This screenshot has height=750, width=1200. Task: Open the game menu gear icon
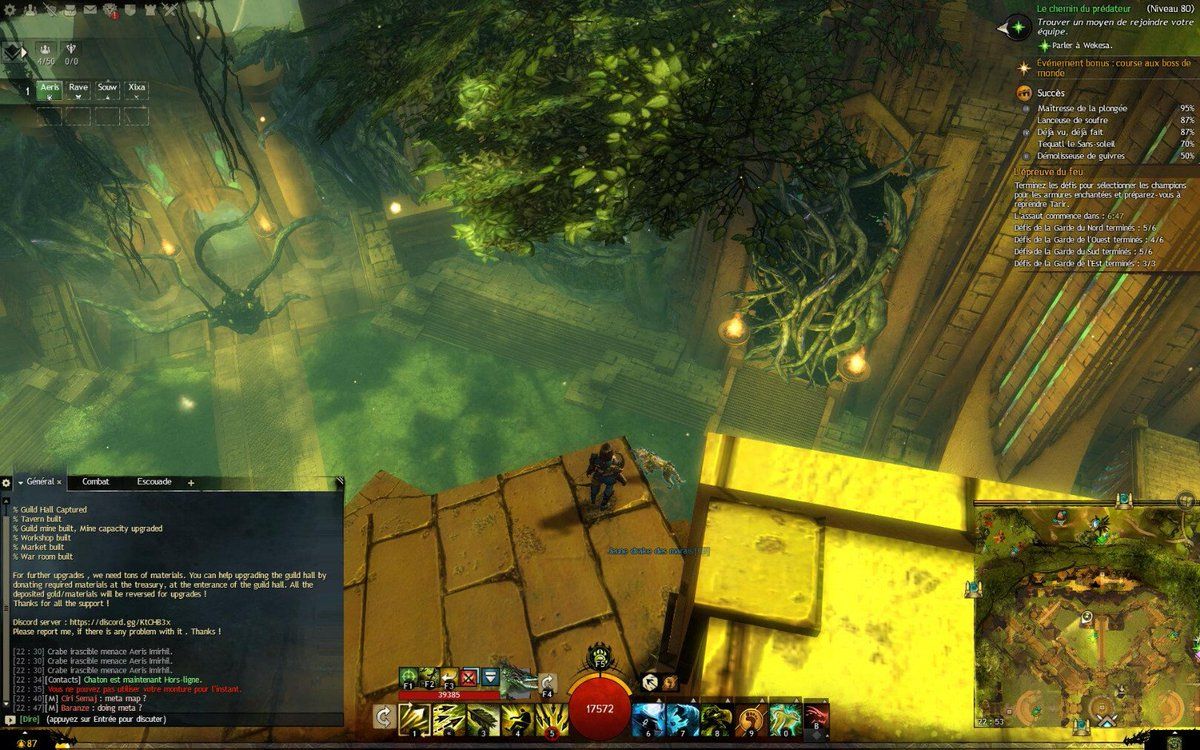8,10
